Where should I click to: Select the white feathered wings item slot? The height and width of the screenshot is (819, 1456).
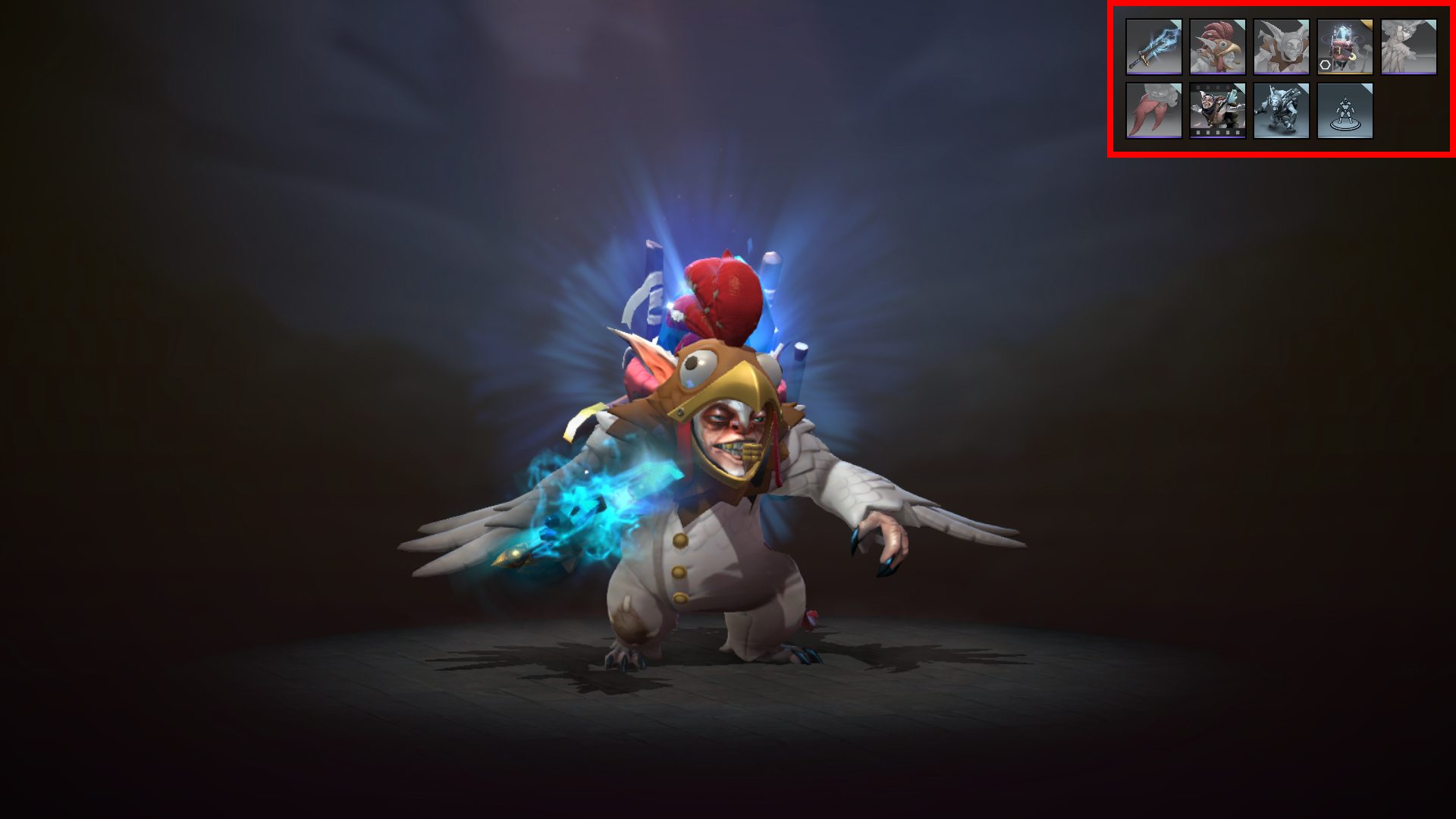[1408, 46]
